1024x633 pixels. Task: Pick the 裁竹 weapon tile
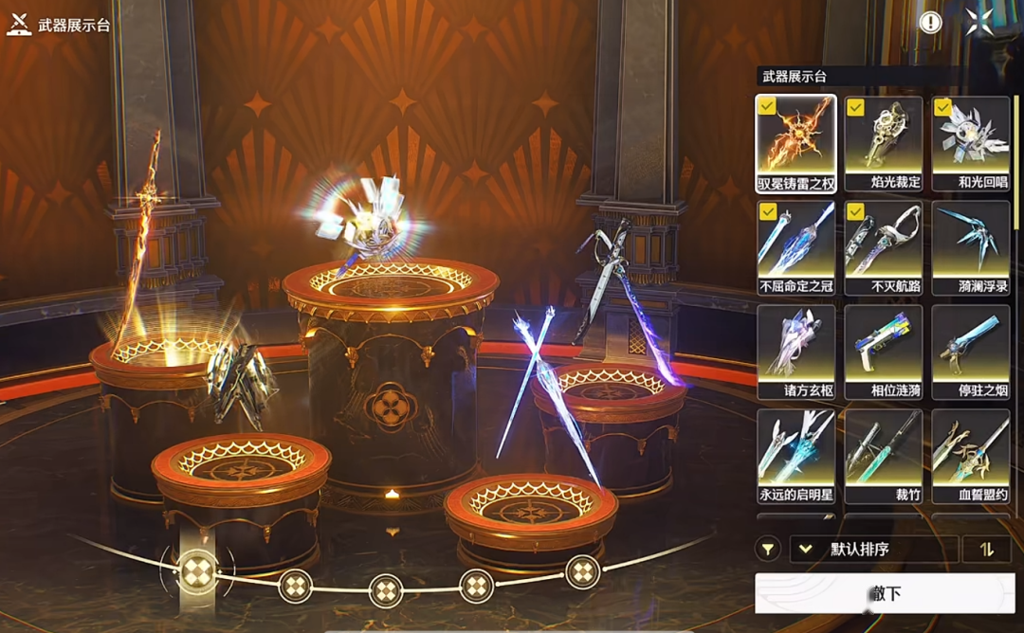[x=883, y=455]
